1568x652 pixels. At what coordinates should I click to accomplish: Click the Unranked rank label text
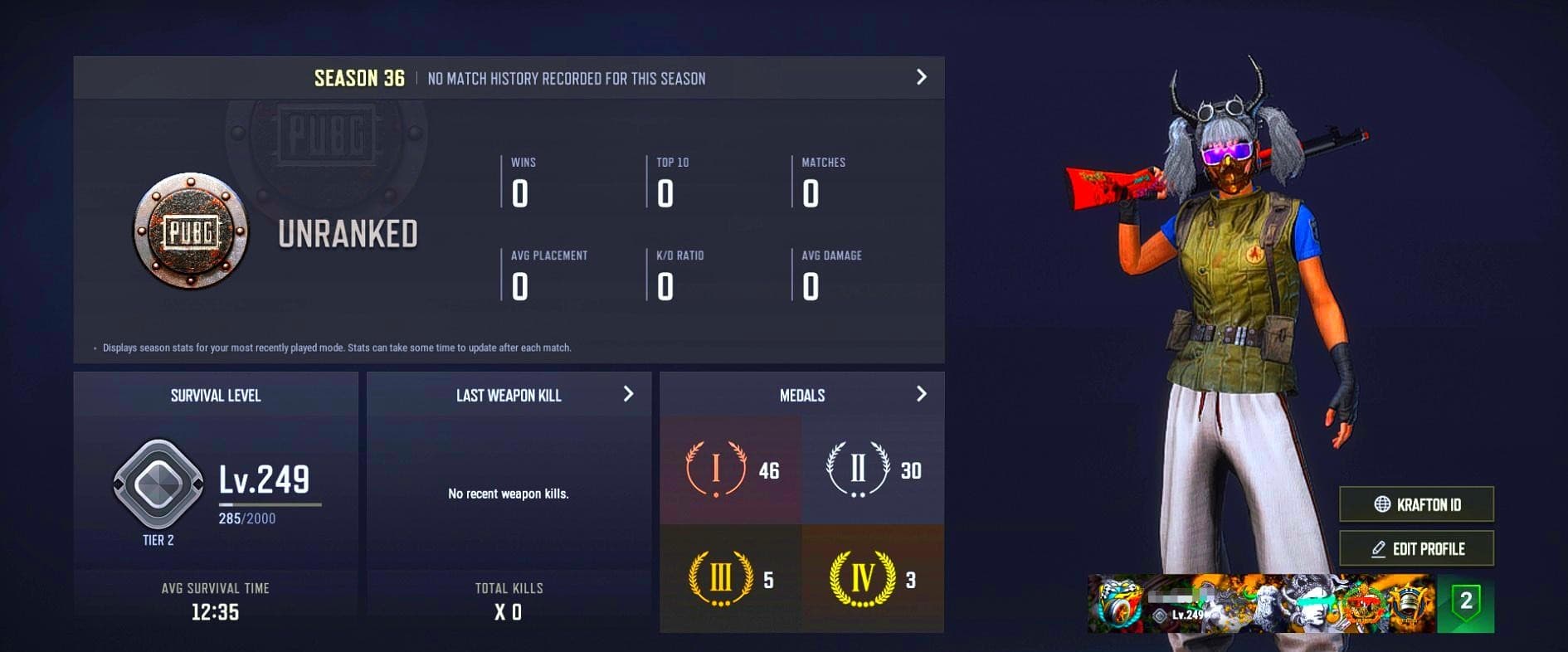(x=348, y=235)
